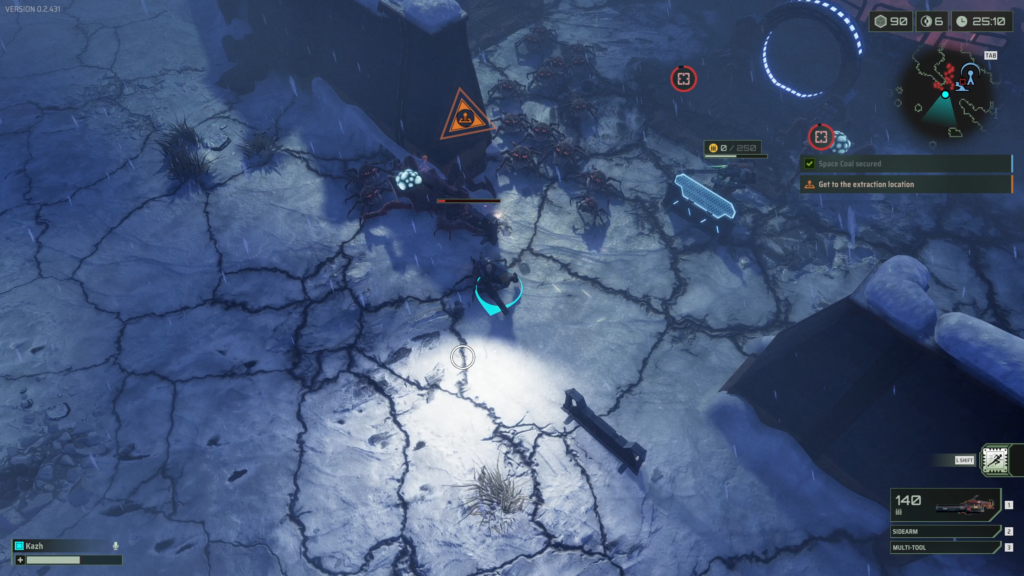Click the 'Space Coal secured' objective entry
1024x576 pixels.
(x=905, y=164)
